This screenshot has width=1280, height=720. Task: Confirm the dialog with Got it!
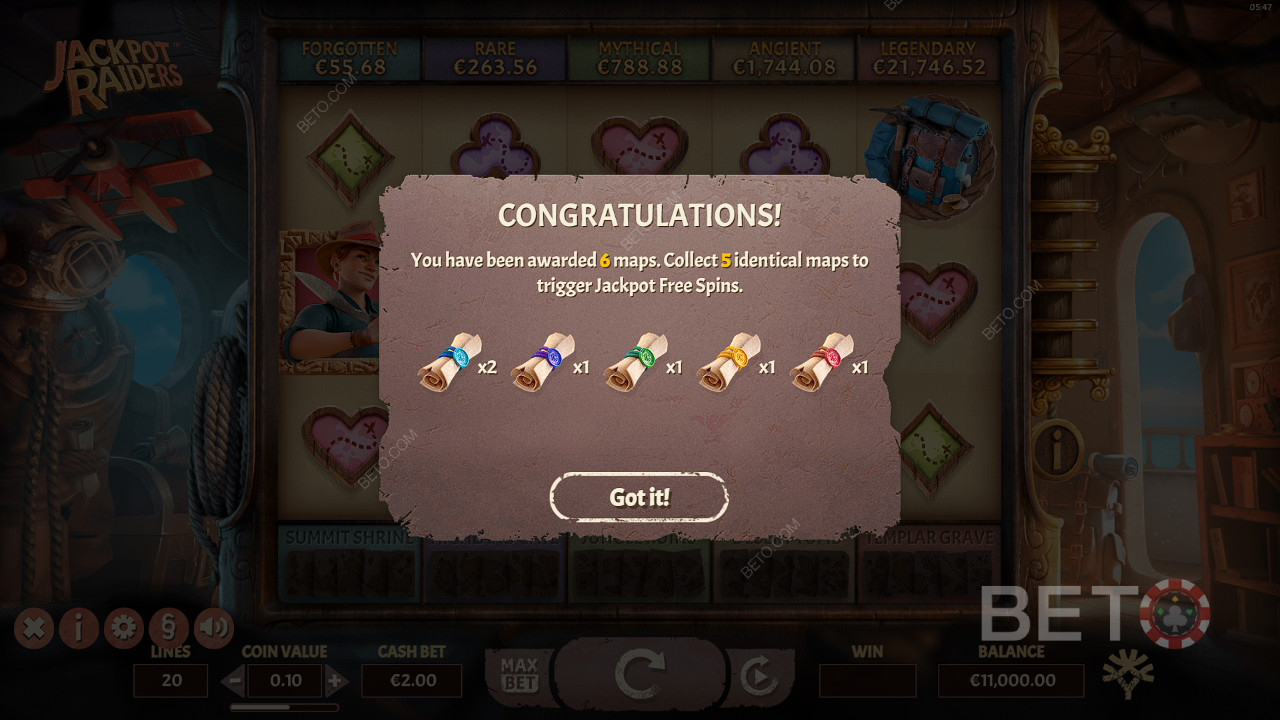coord(639,497)
